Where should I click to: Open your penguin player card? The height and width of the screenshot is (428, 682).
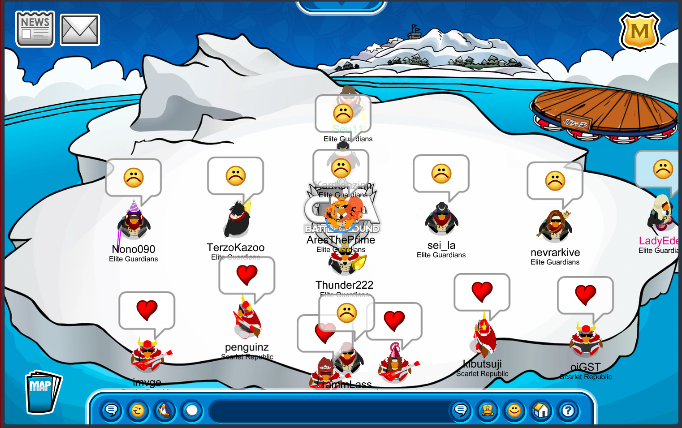point(487,410)
